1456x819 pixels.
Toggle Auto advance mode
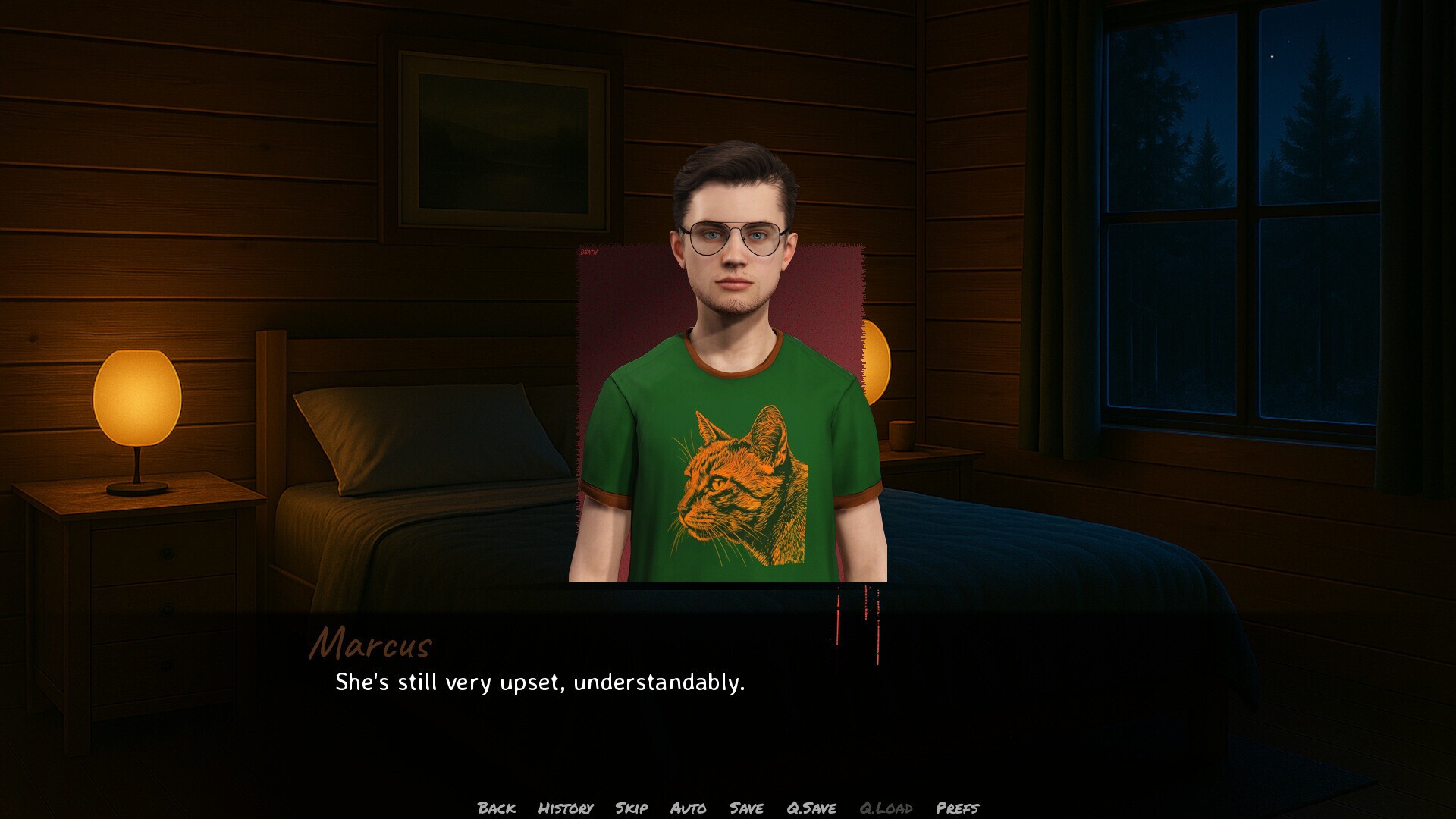pyautogui.click(x=688, y=808)
